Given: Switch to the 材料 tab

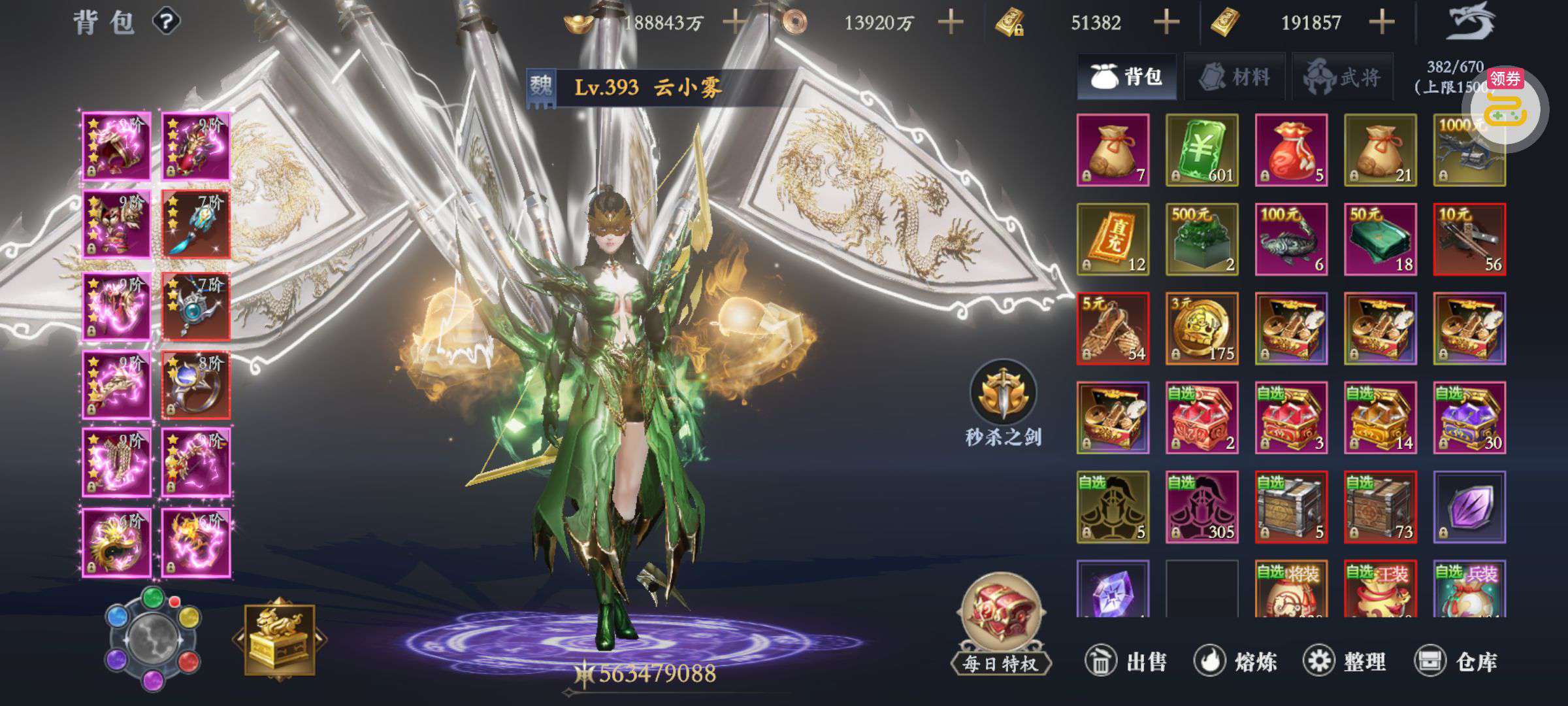Looking at the screenshot, I should pos(1234,77).
